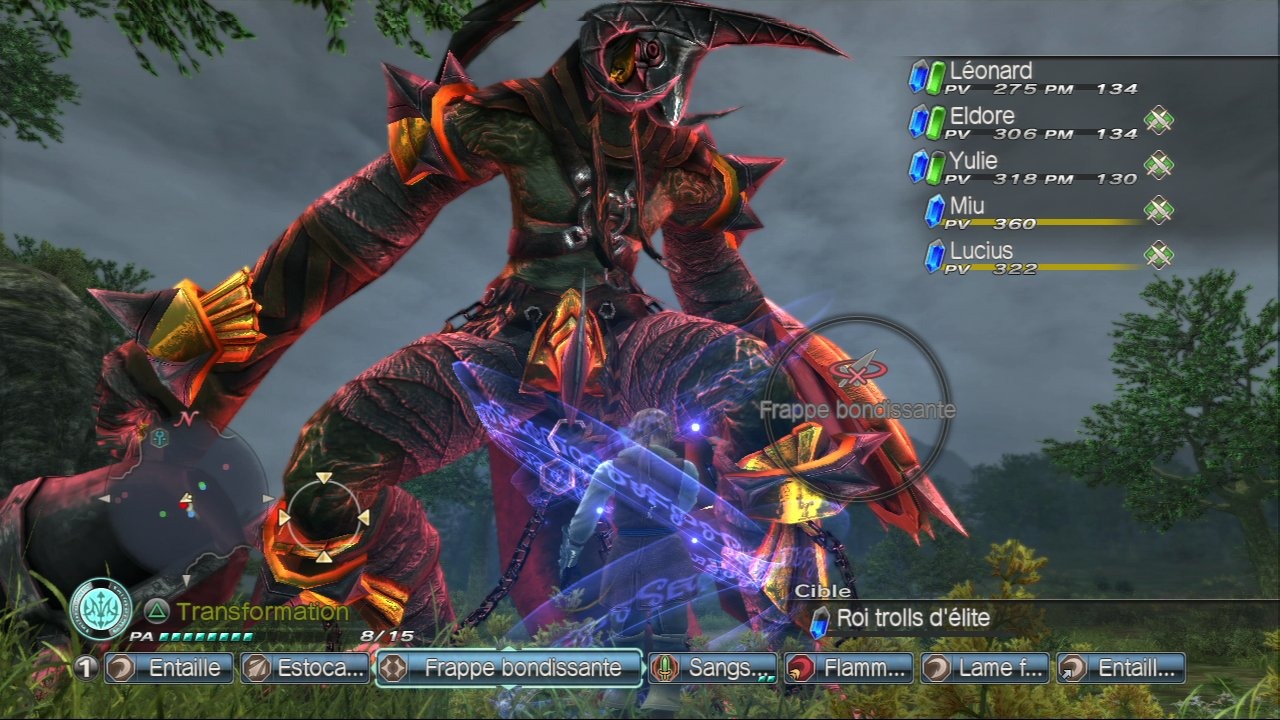The width and height of the screenshot is (1280, 720).
Task: Cast the Flamm... fire skill
Action: point(849,668)
